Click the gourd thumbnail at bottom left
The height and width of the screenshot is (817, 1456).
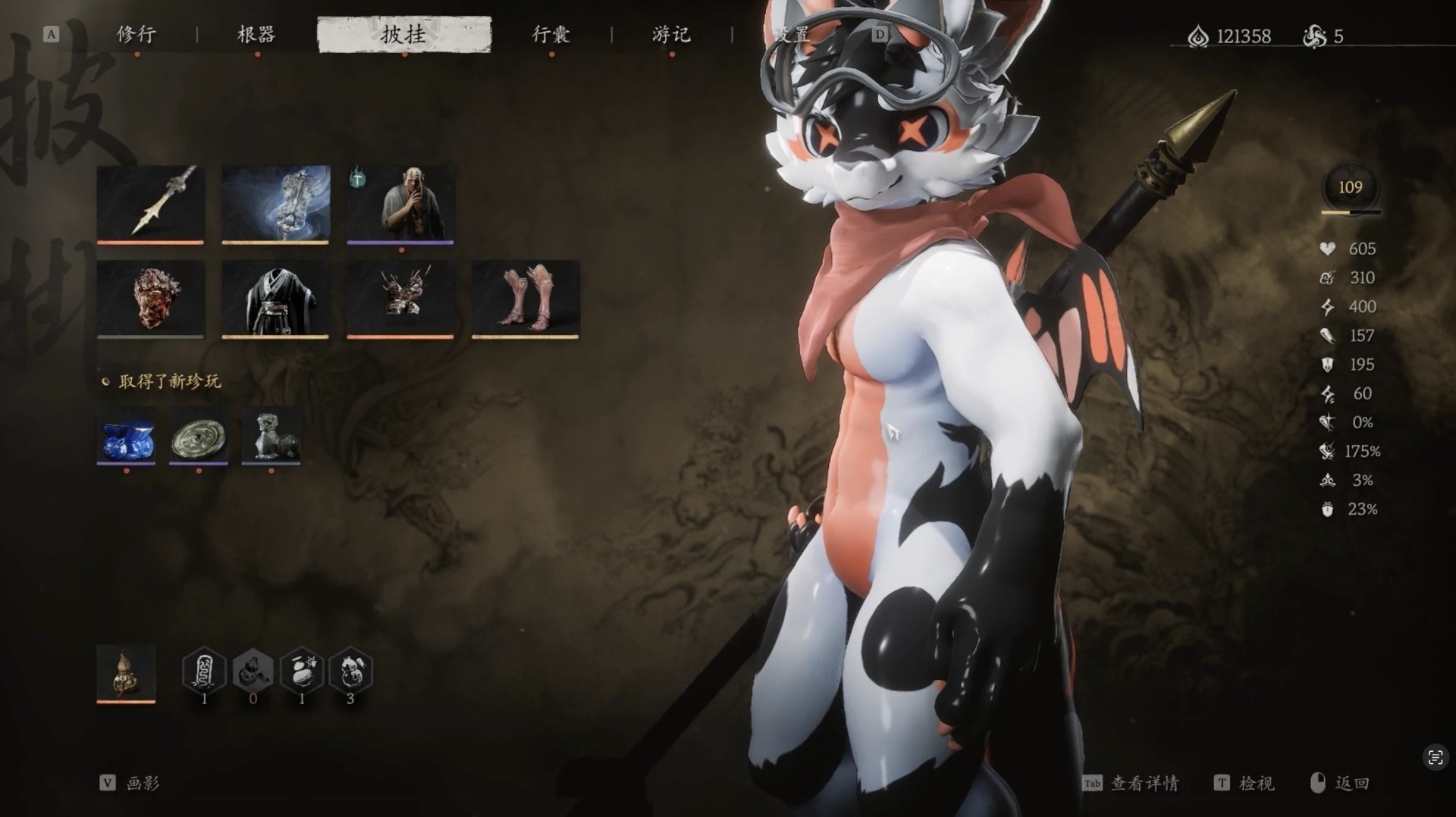click(x=126, y=675)
